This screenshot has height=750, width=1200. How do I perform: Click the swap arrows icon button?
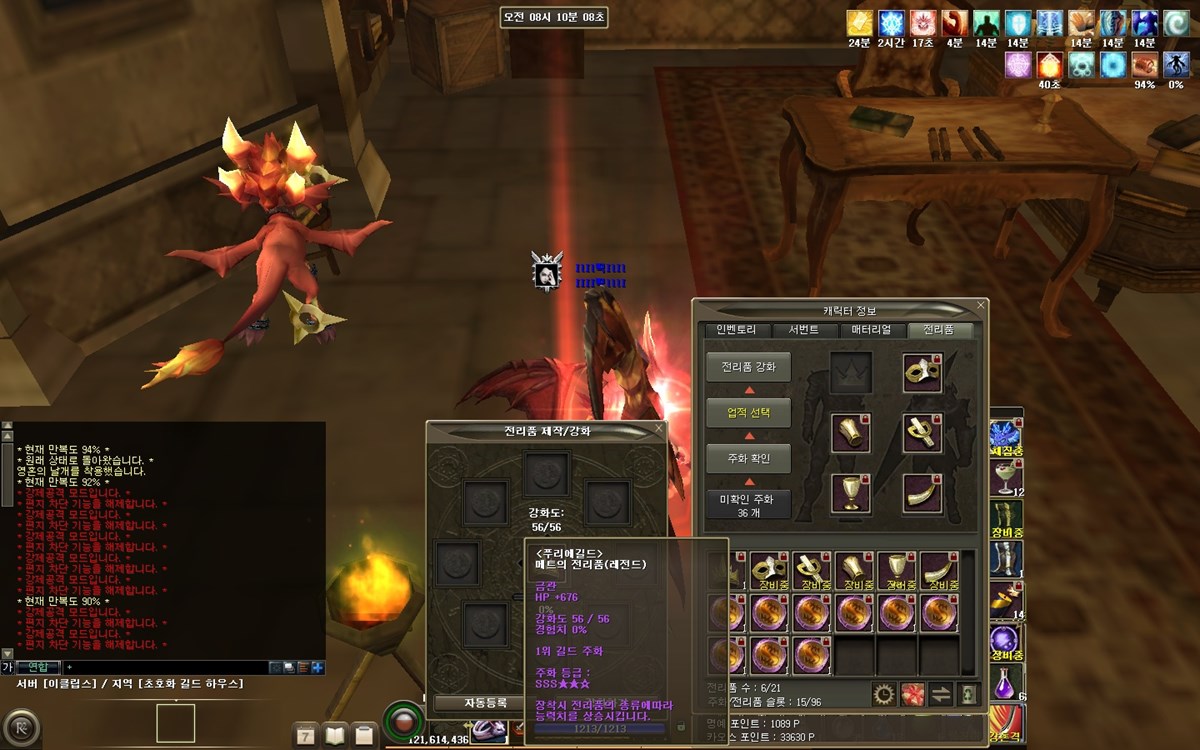(x=940, y=694)
